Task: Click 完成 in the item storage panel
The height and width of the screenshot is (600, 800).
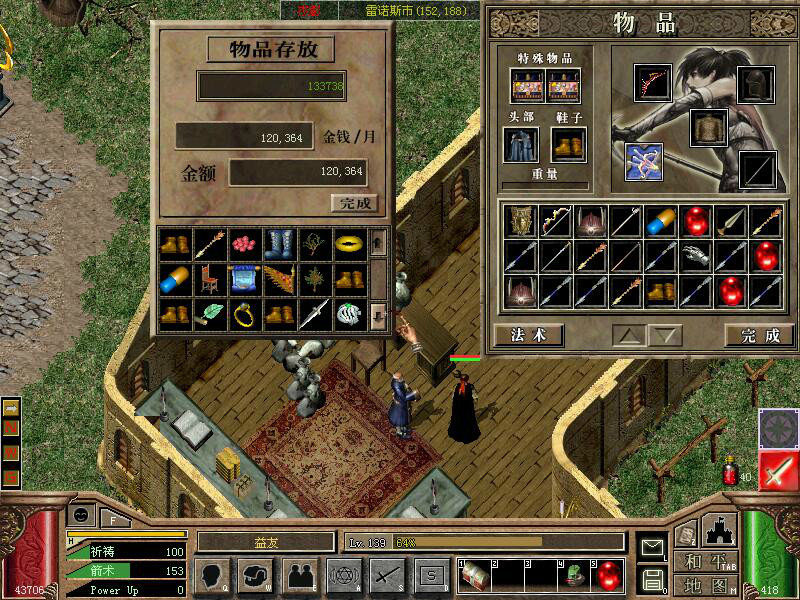Action: click(354, 203)
